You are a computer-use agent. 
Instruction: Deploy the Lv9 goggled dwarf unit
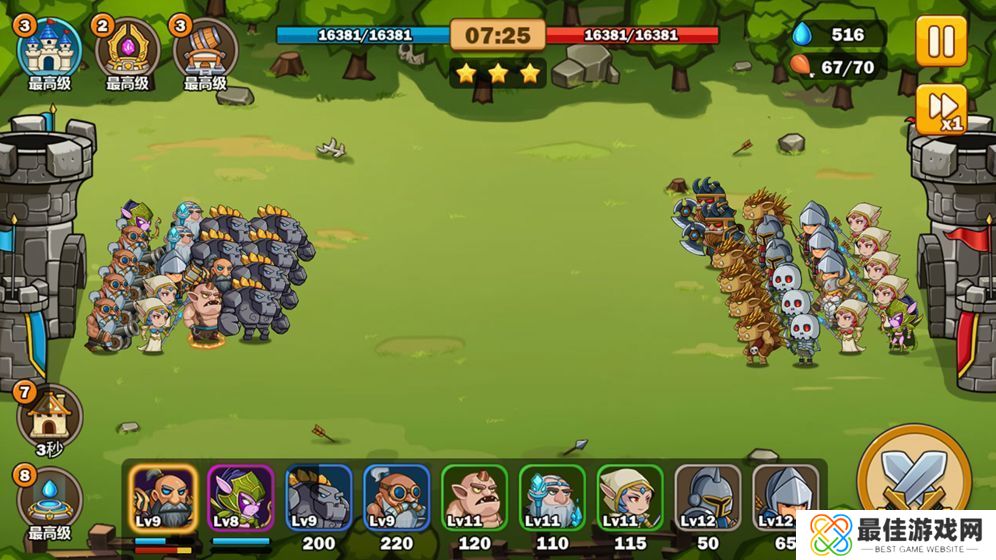tap(397, 497)
